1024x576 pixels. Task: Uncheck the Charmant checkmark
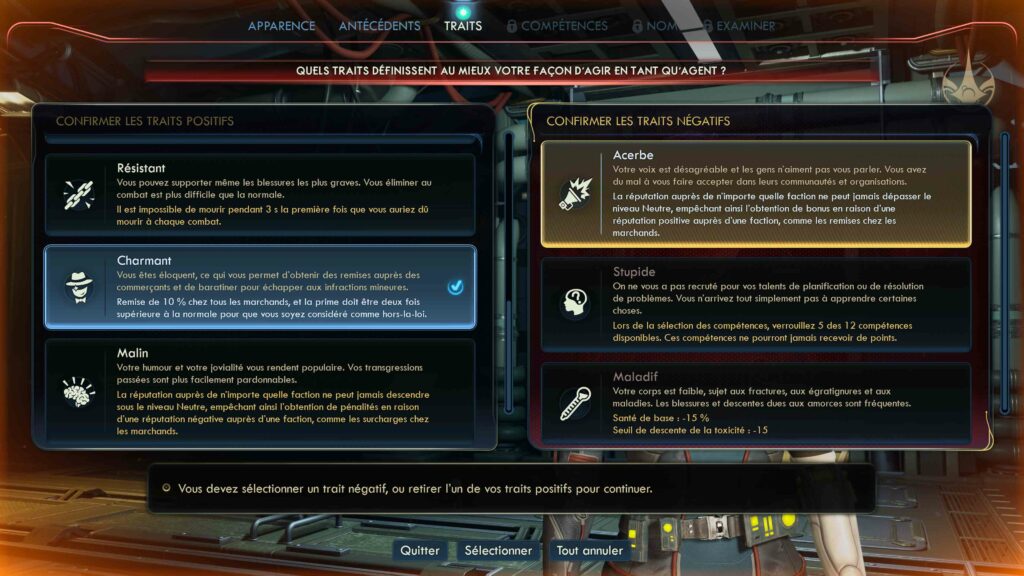[x=456, y=287]
